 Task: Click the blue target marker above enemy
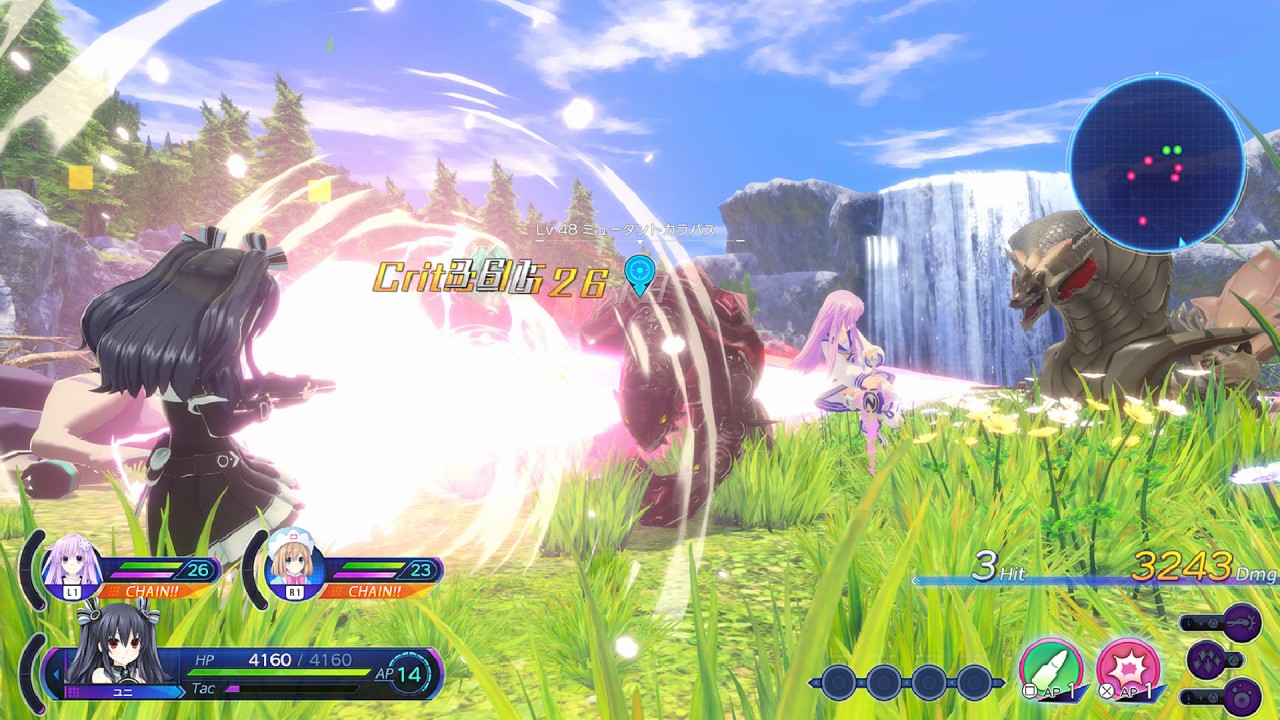(639, 271)
